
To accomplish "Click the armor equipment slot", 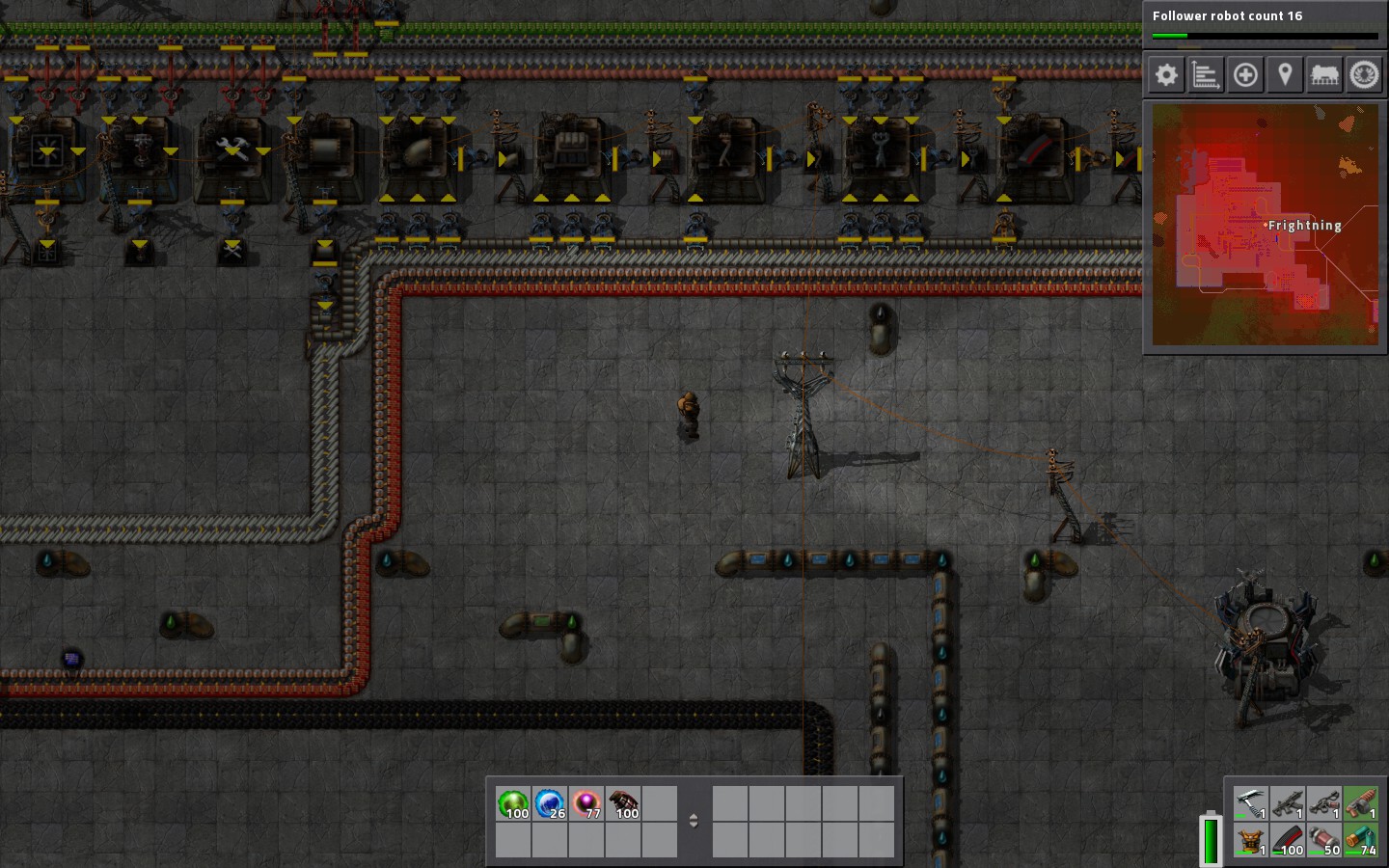I will (x=1250, y=840).
